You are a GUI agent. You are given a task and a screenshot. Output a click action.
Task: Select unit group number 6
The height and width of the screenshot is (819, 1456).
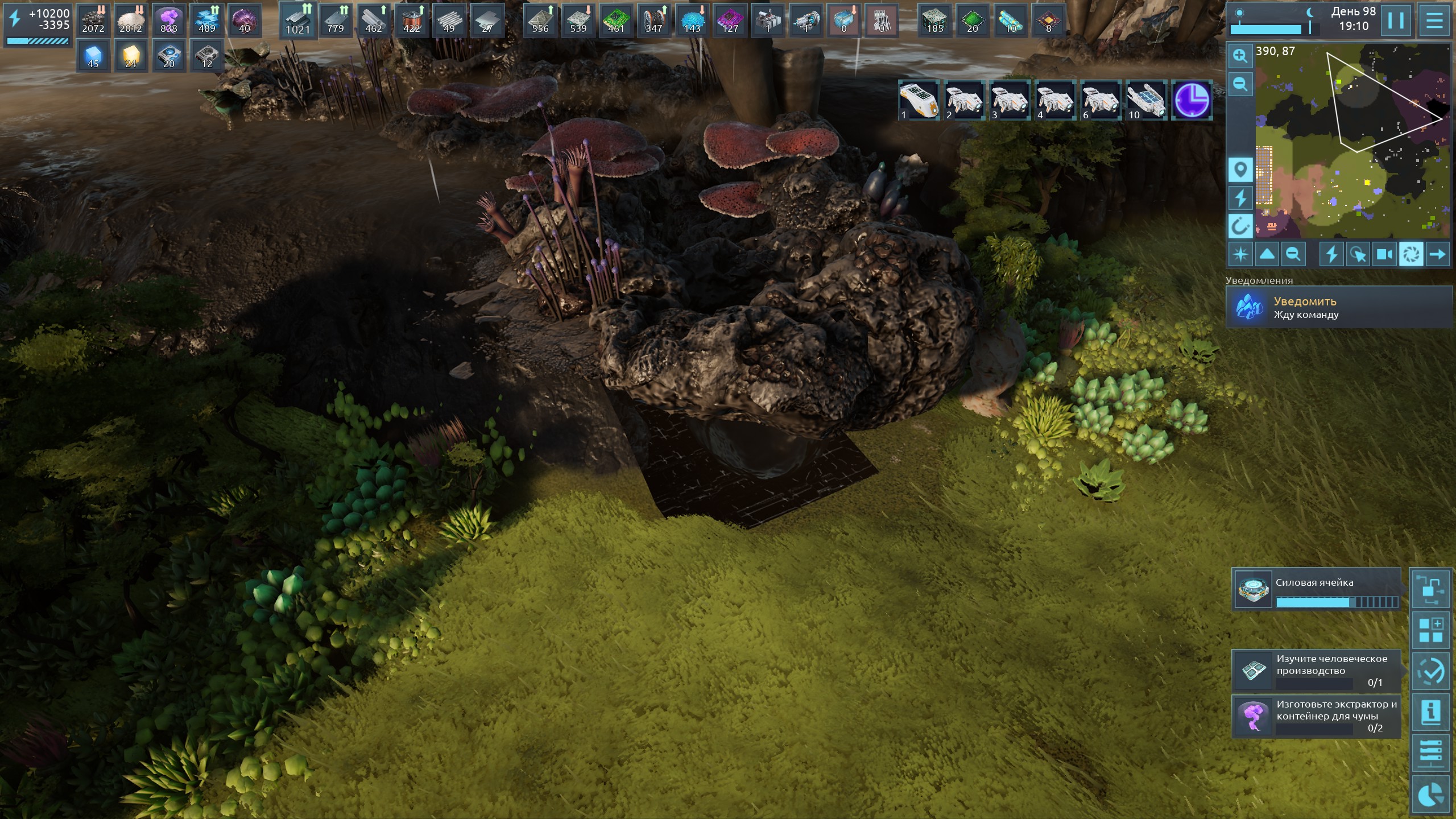1101,101
